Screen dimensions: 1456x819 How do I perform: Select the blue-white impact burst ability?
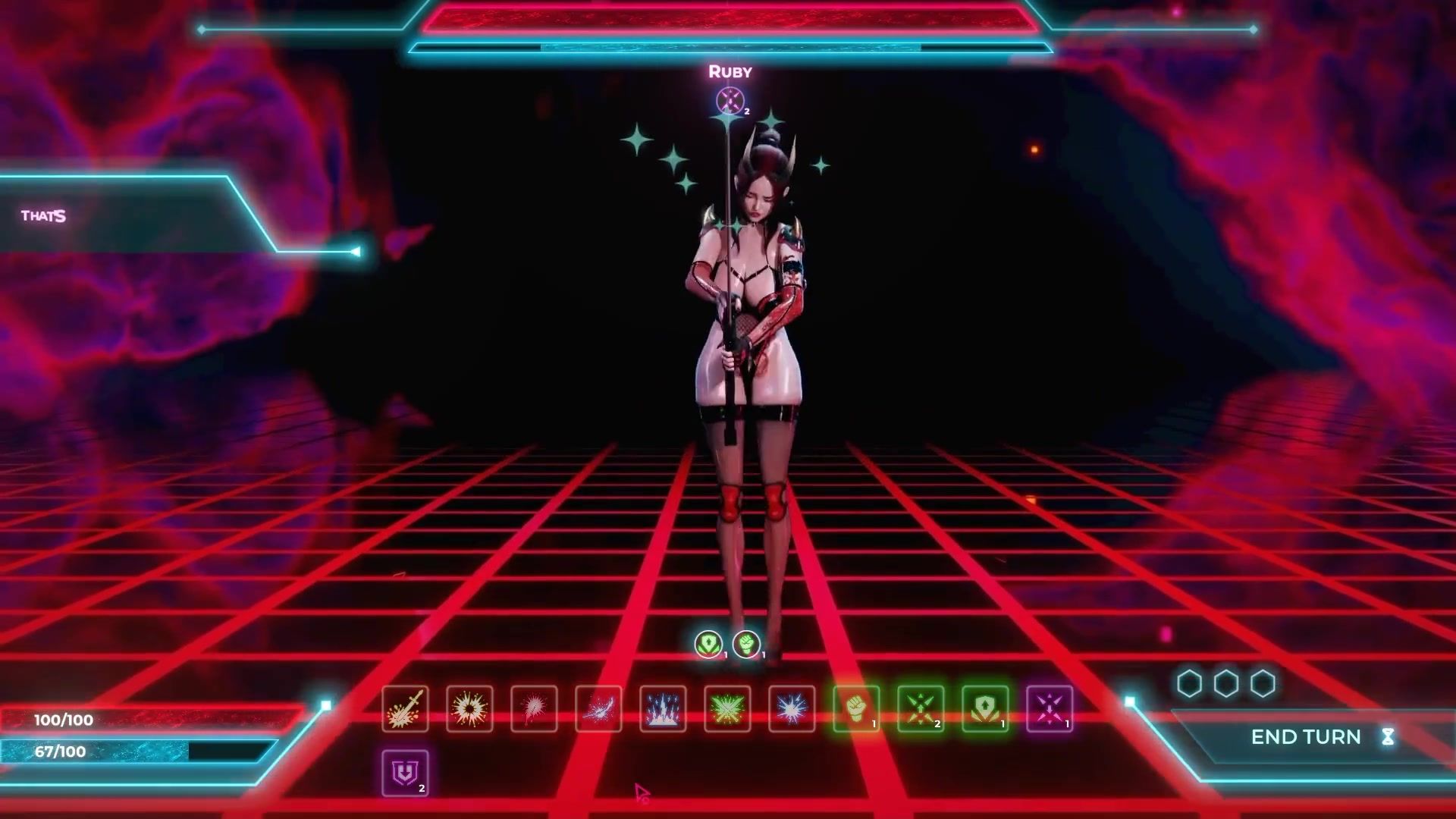[x=792, y=709]
